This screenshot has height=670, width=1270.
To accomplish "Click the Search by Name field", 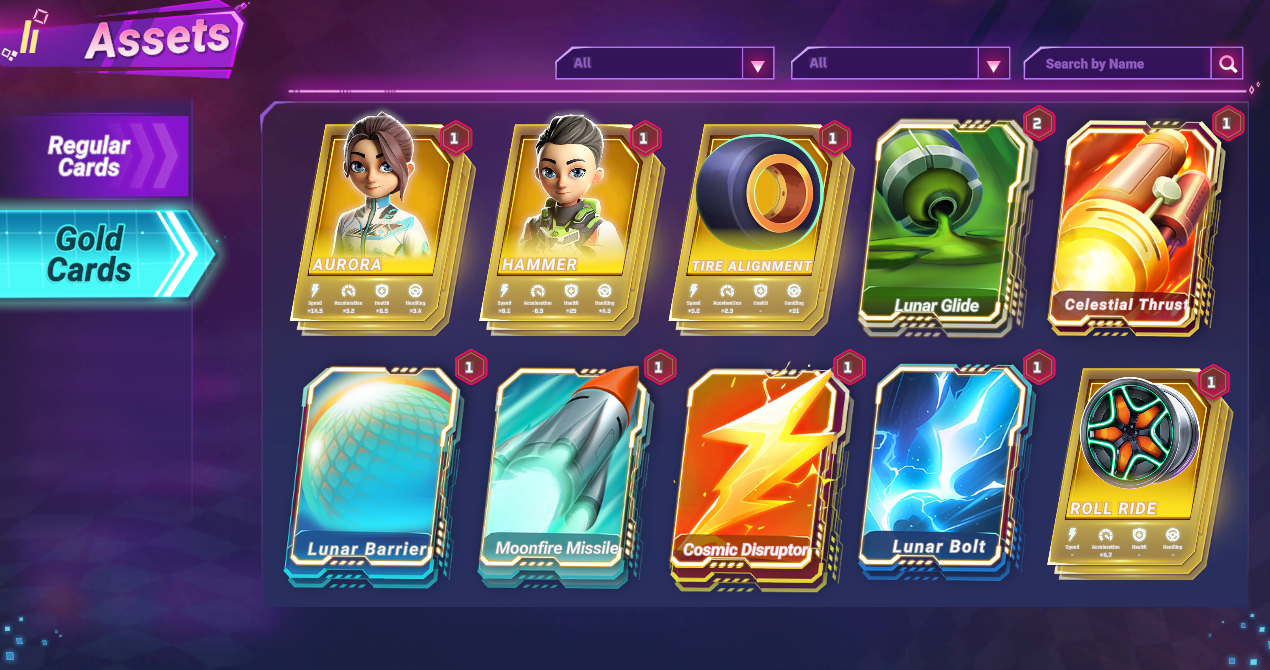I will (x=1117, y=64).
